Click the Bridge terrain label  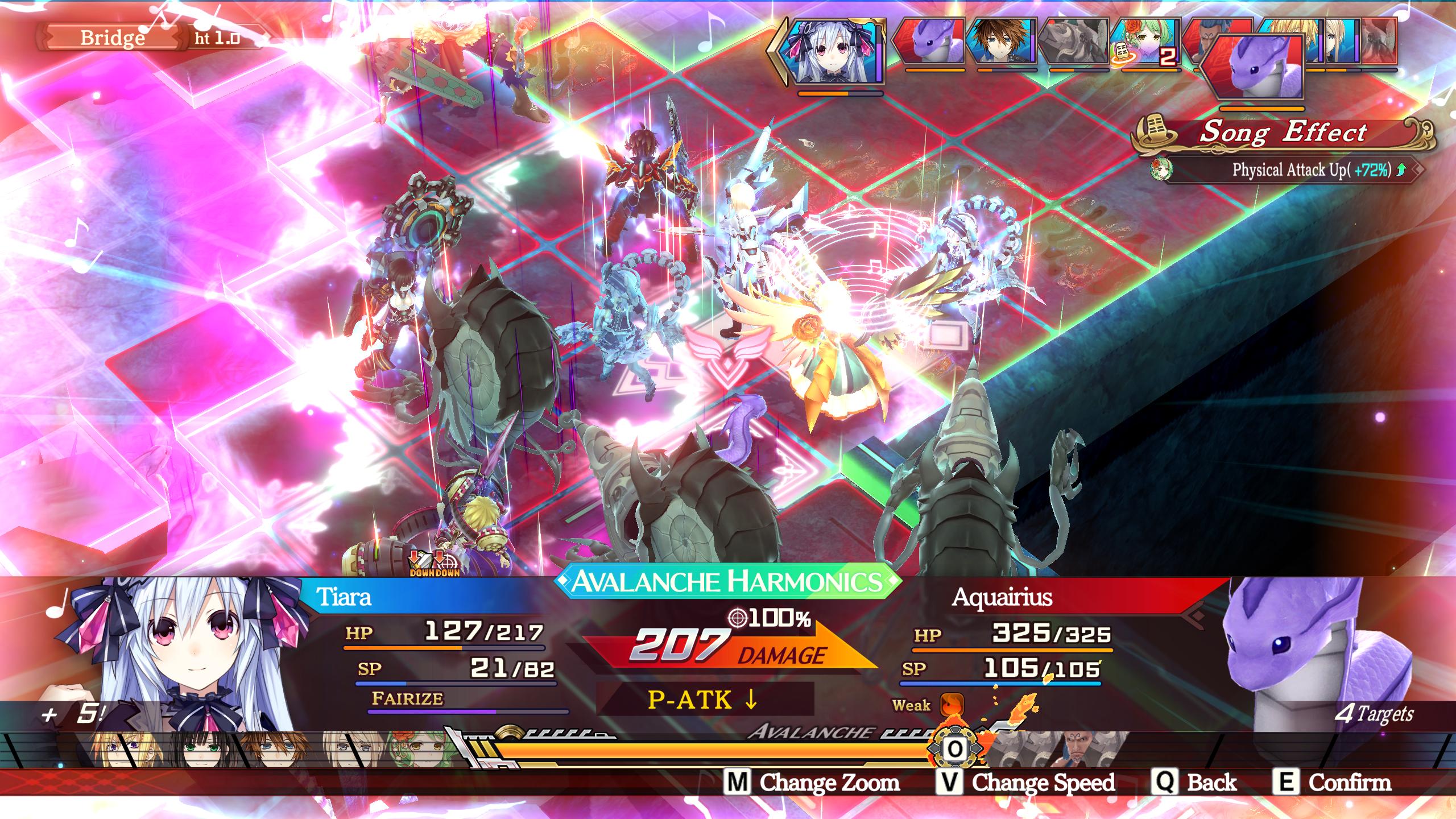[113, 38]
